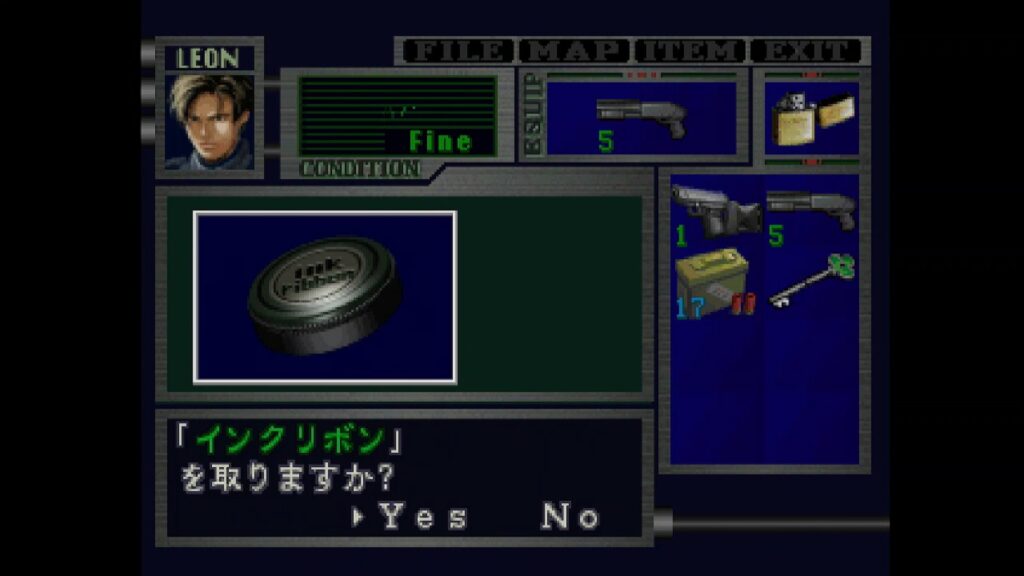Choose No to decline the item
This screenshot has width=1024, height=576.
tap(571, 517)
